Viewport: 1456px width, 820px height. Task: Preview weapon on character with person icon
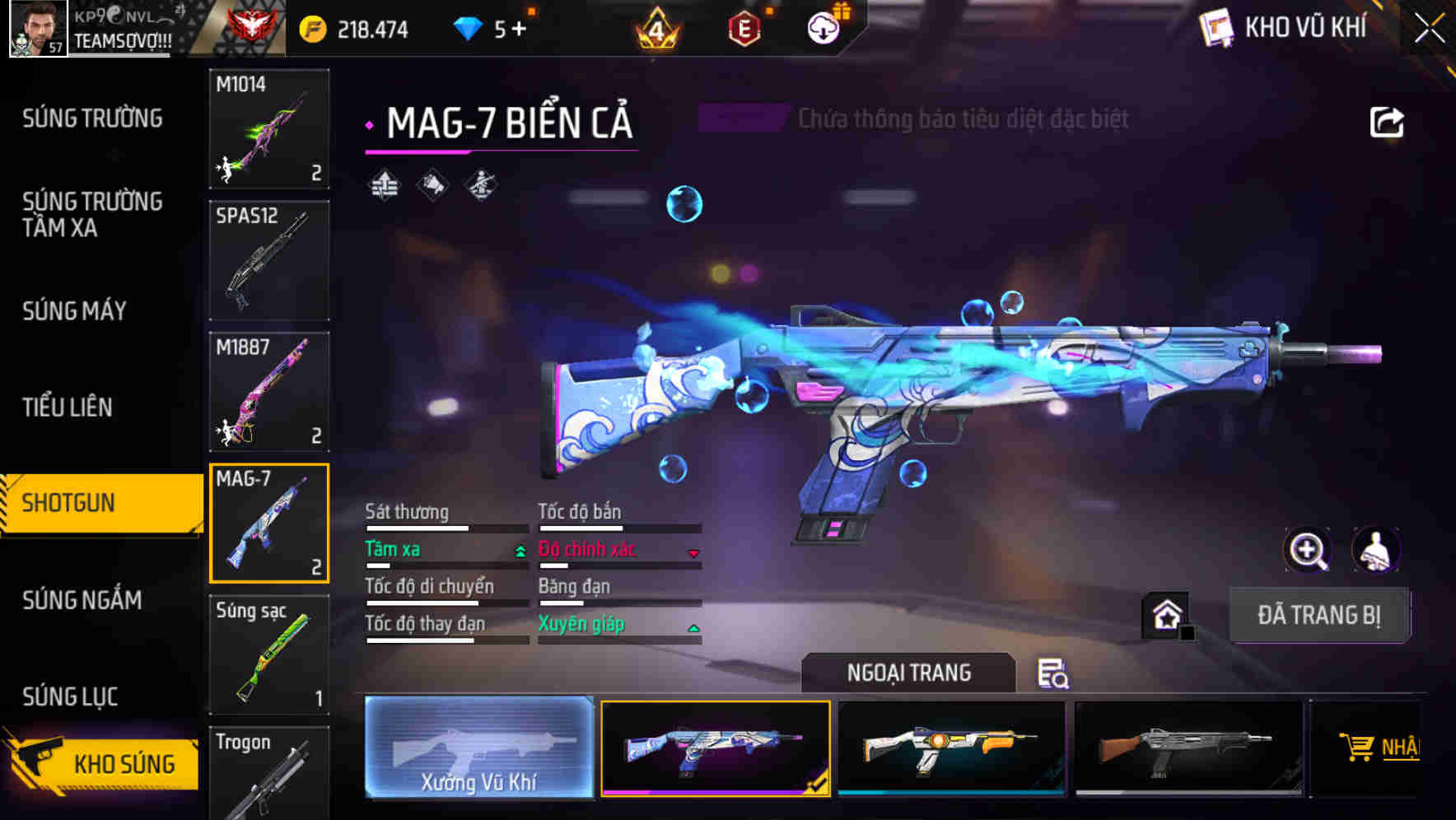coord(1374,550)
